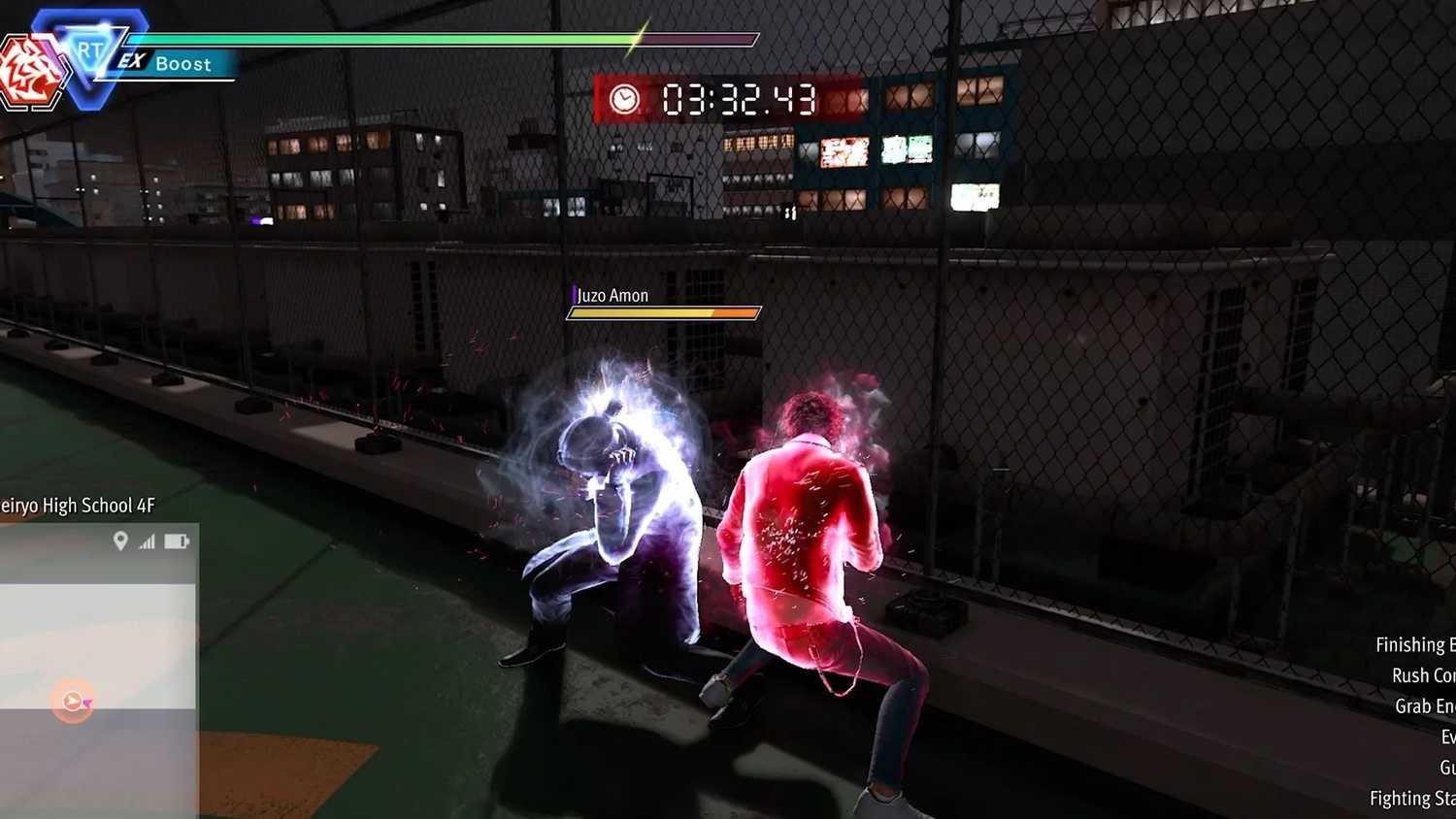1456x819 pixels.
Task: Click the location pin icon above the minimap
Action: (120, 541)
